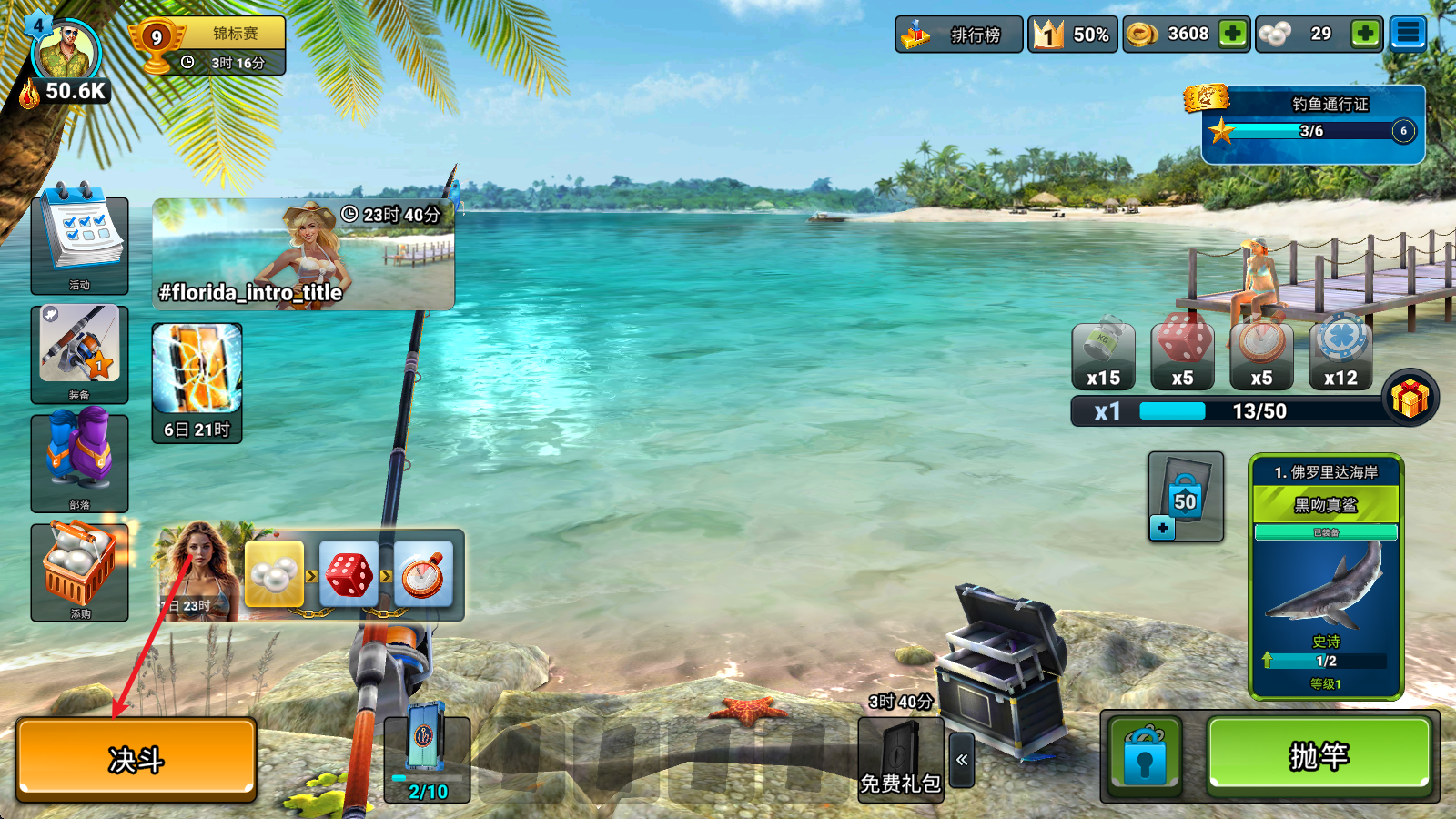This screenshot has height=819, width=1456.
Task: Open the Florida intro event banner
Action: (x=303, y=255)
